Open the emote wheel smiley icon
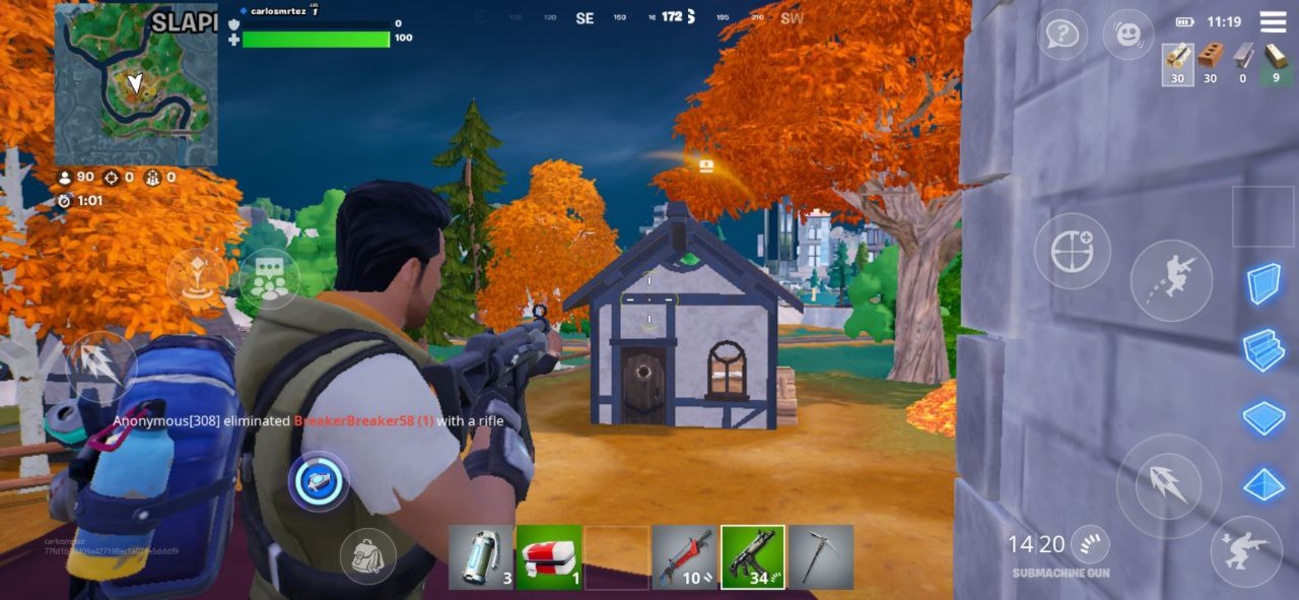 coord(1128,35)
